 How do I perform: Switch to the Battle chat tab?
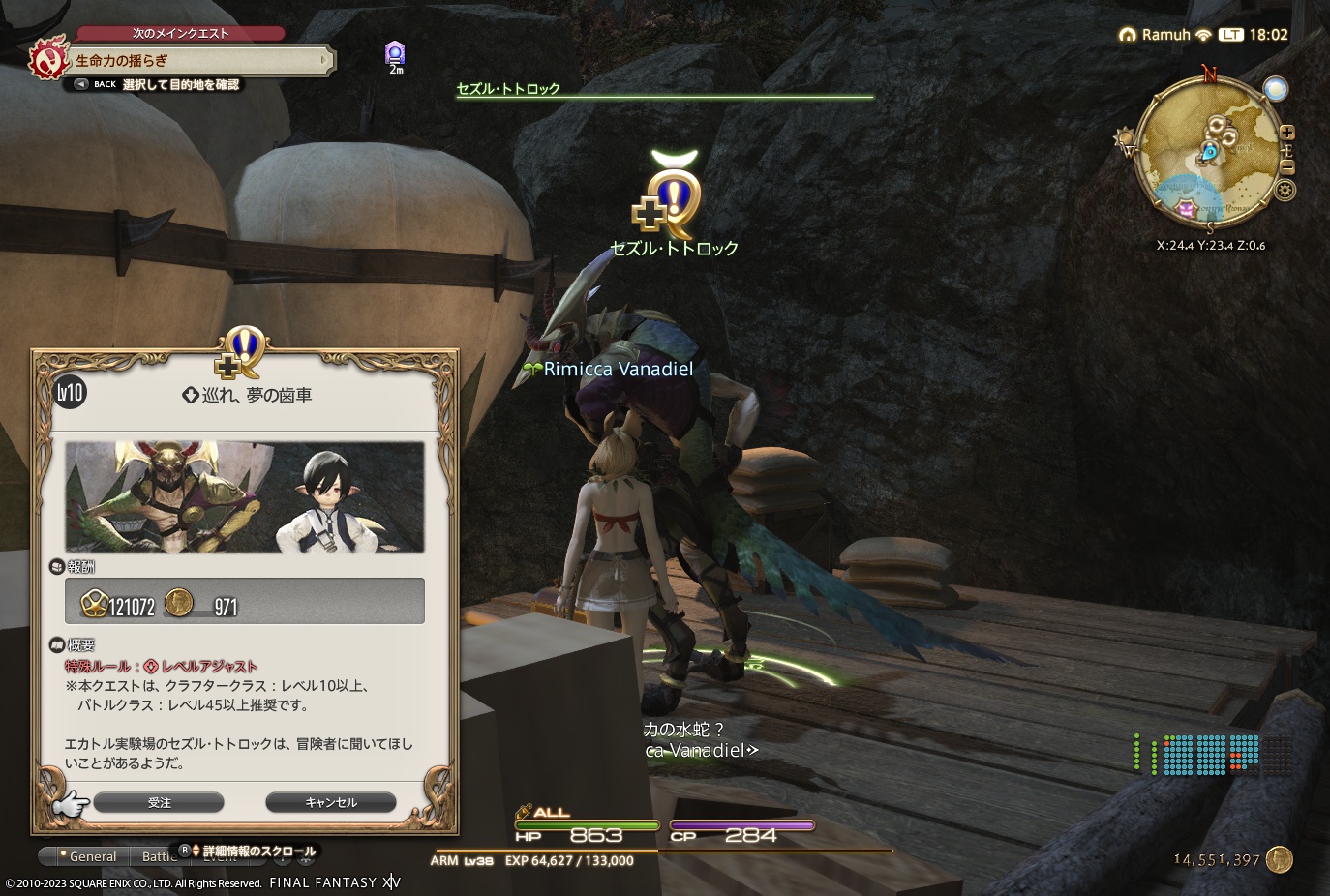pyautogui.click(x=162, y=855)
